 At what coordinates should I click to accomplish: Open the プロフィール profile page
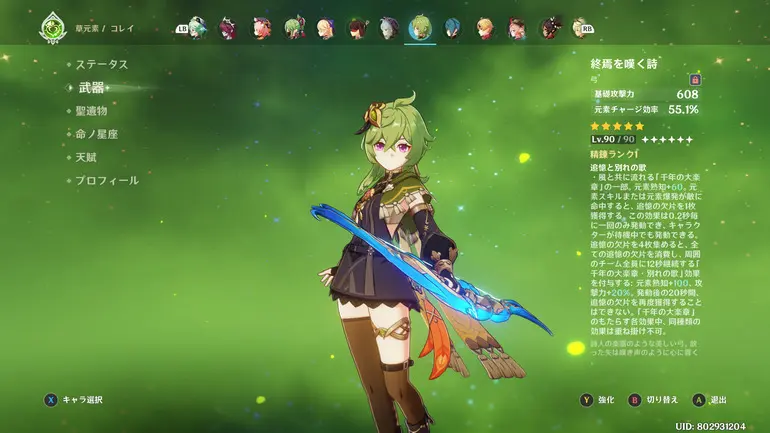click(x=107, y=181)
